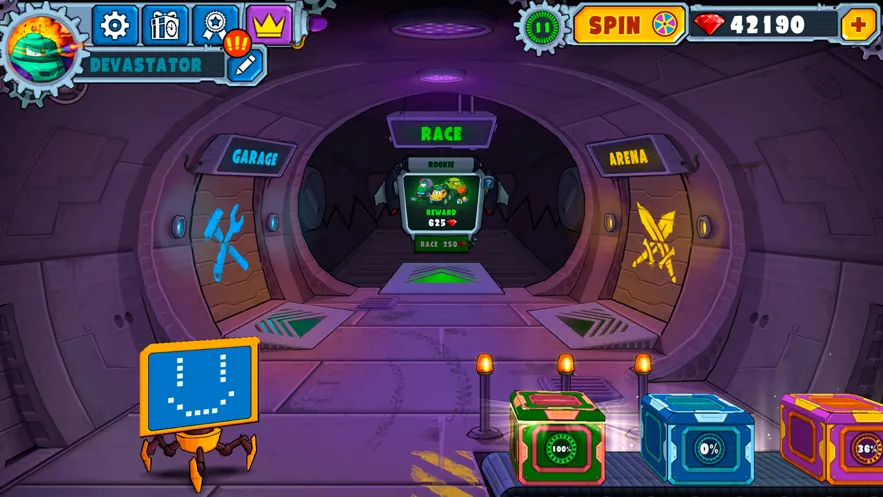Open the gift box rewards
The width and height of the screenshot is (883, 497).
165,25
